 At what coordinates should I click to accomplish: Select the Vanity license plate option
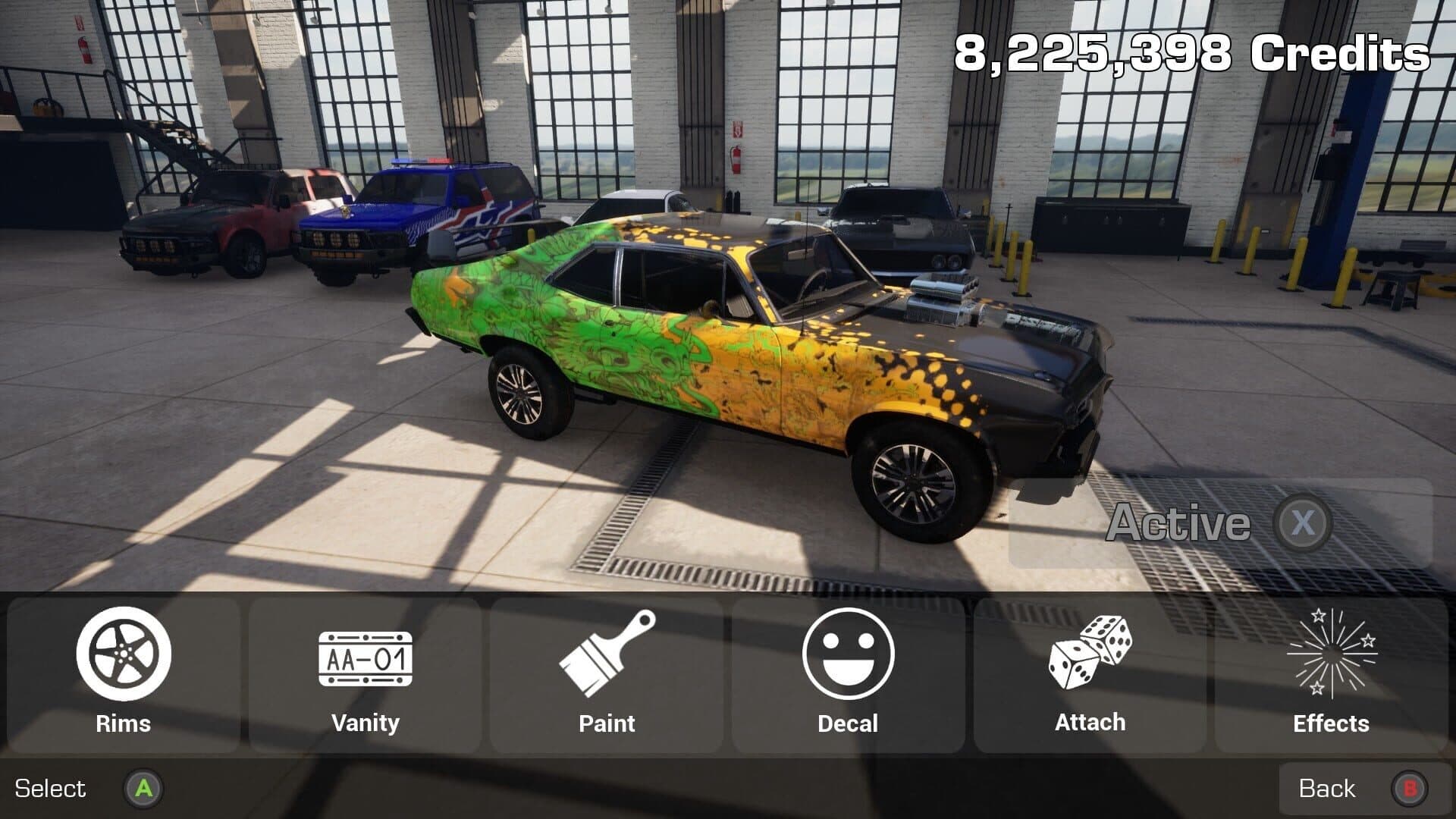coord(365,674)
